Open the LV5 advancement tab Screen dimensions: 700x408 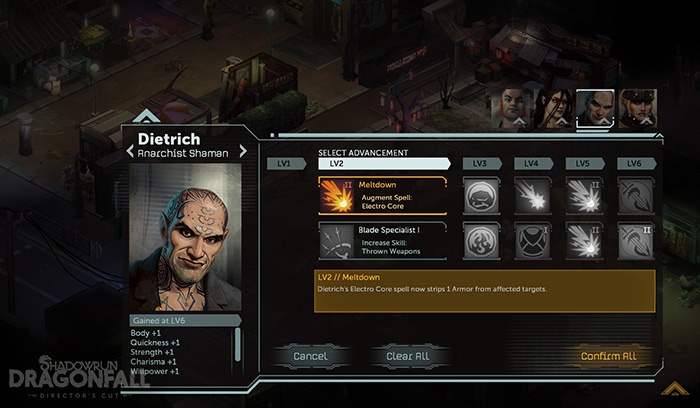pos(584,163)
